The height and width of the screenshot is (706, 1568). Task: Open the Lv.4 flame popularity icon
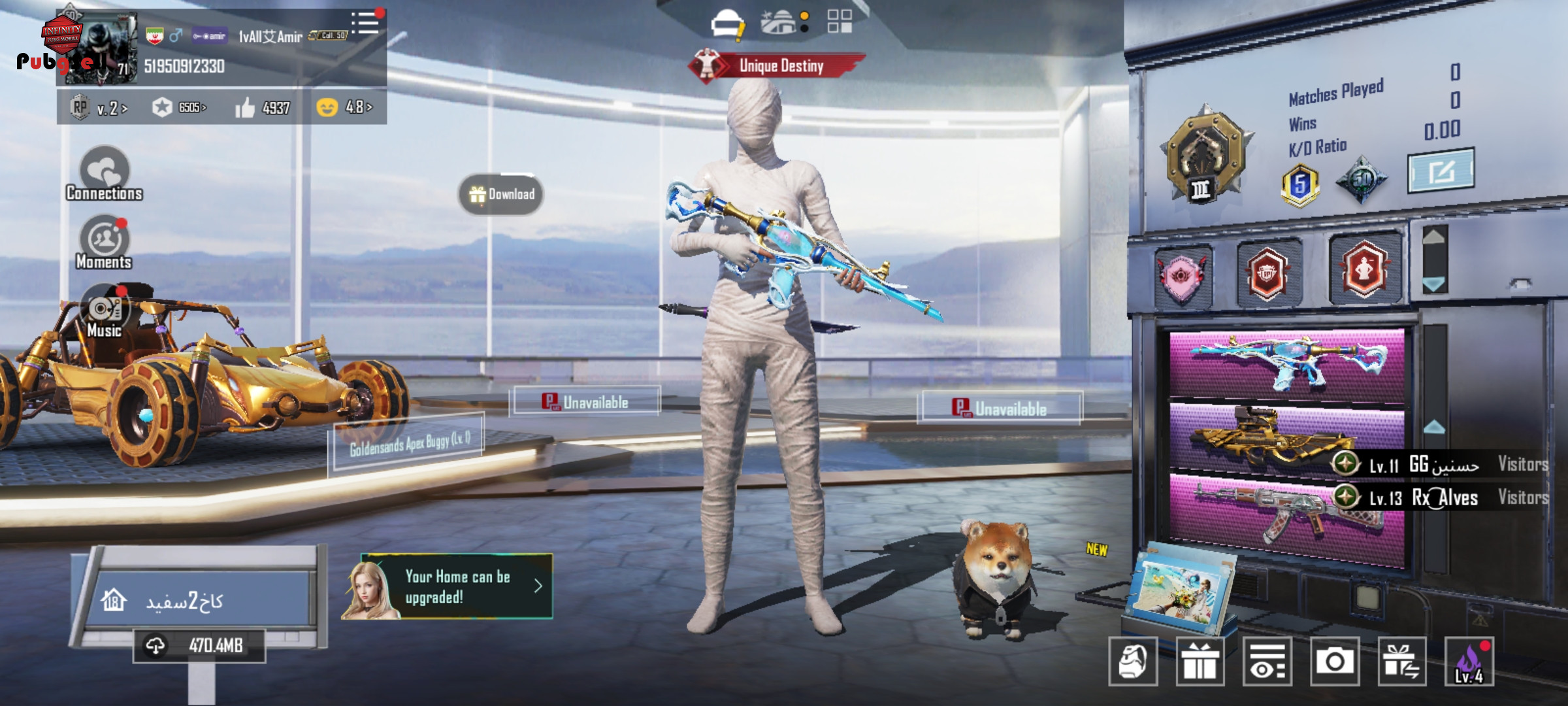1469,662
